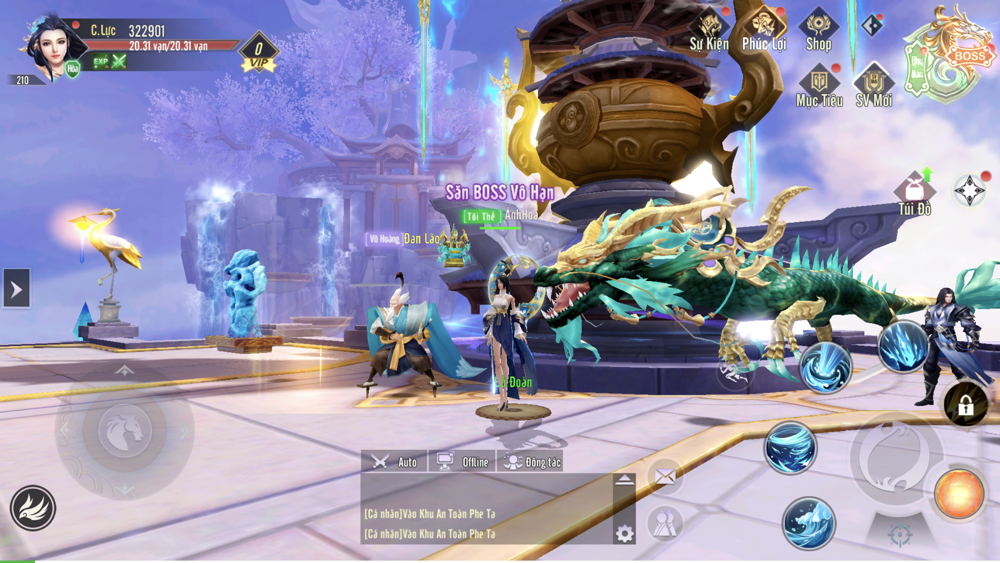Open the mail envelope icon

[x=664, y=477]
